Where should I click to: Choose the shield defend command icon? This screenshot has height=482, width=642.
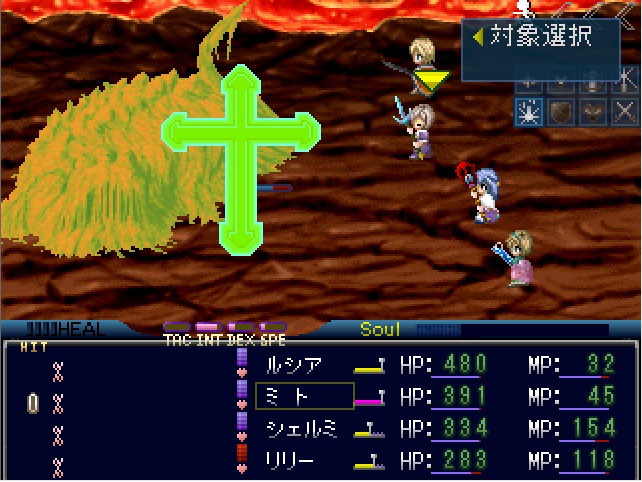560,112
